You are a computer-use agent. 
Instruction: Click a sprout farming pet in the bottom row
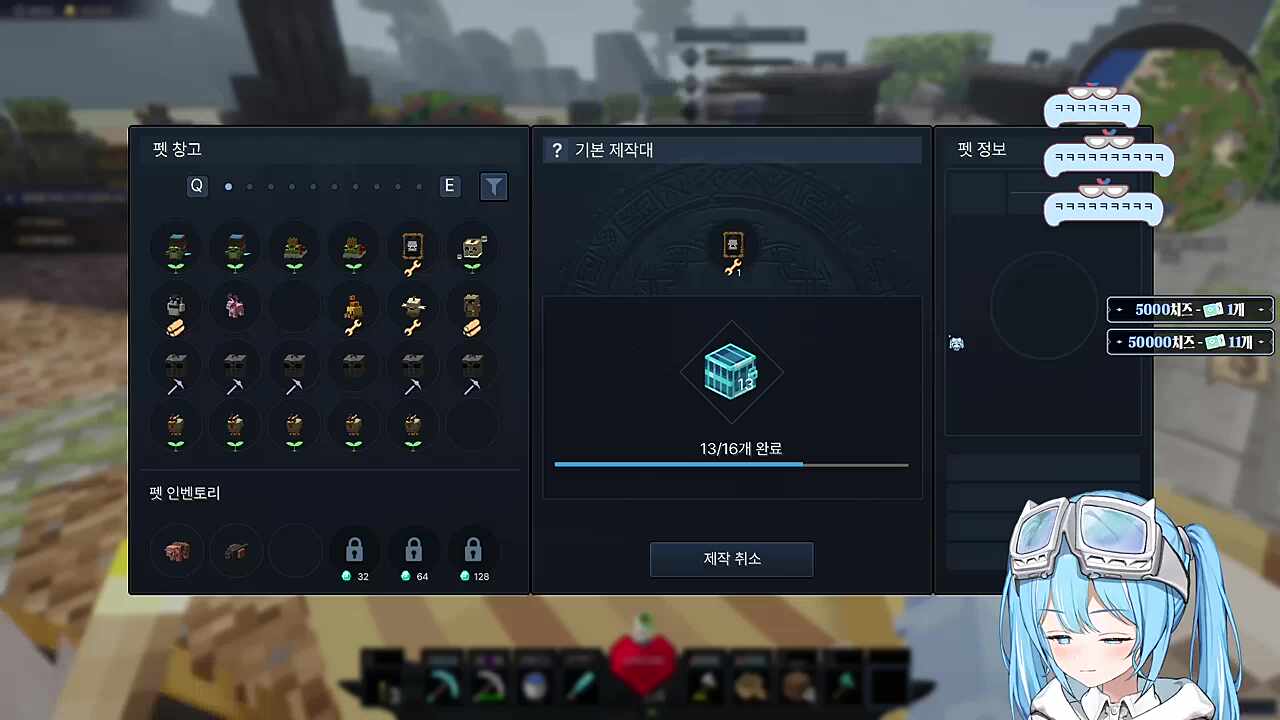click(x=294, y=428)
